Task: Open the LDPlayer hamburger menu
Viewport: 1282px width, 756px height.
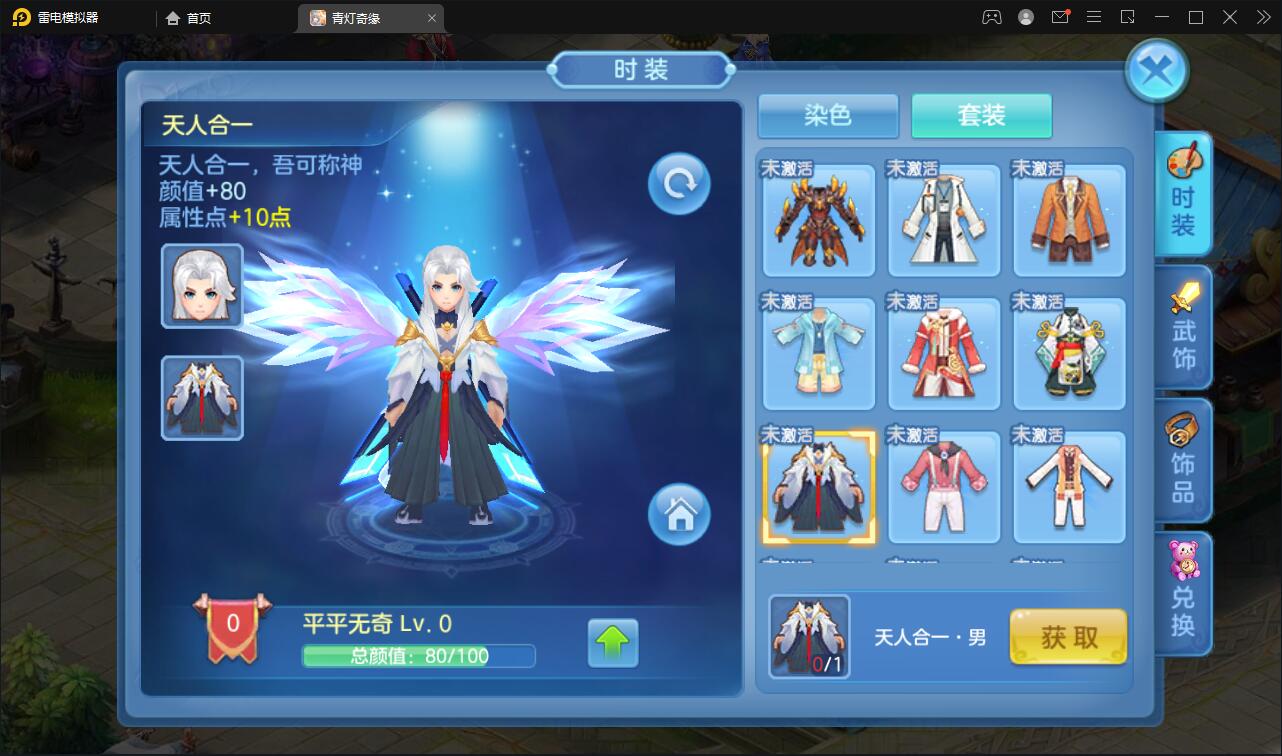Action: click(x=1094, y=17)
